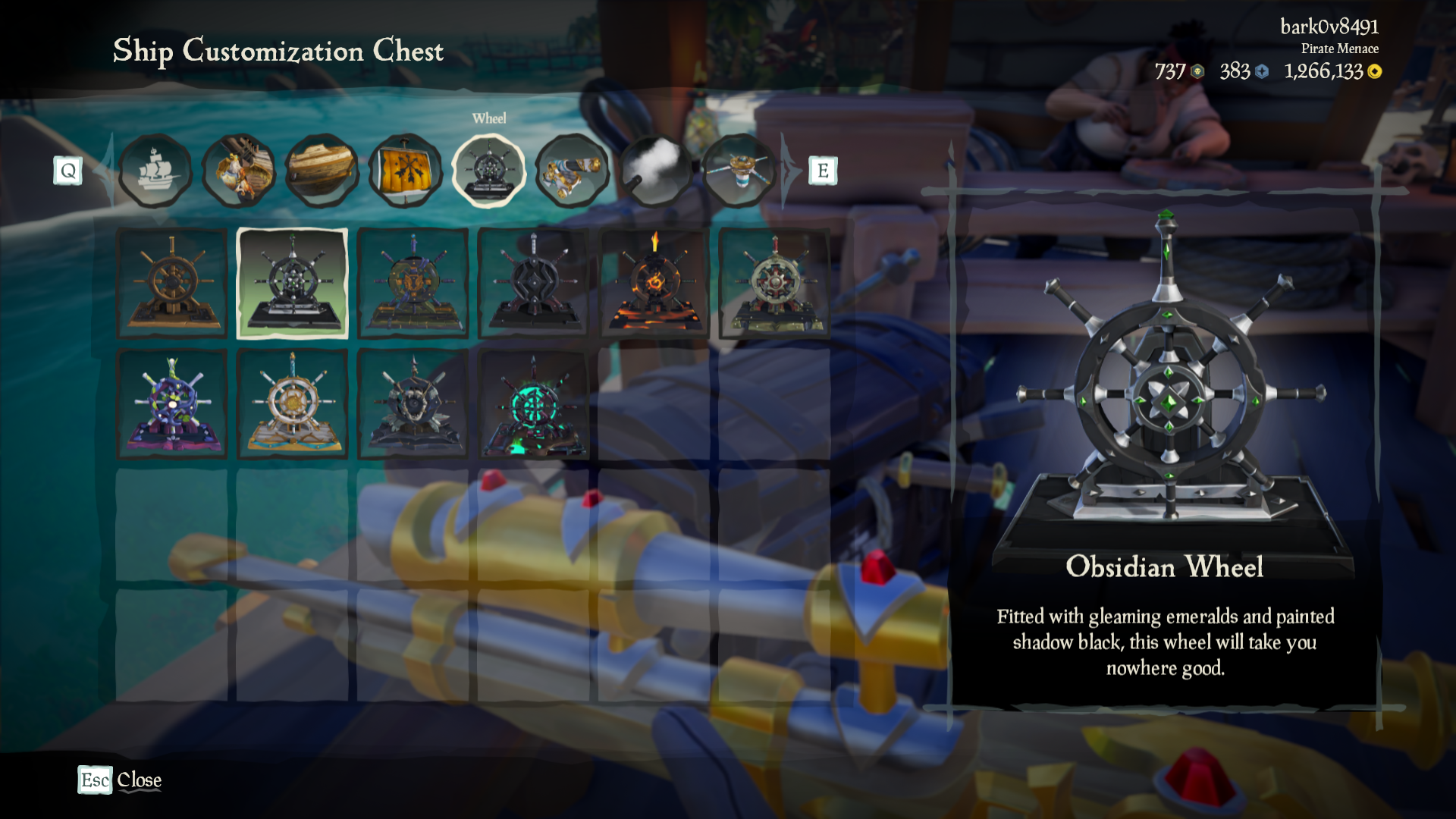Select the glowing green ghost wheel
1456x819 pixels.
click(x=532, y=403)
